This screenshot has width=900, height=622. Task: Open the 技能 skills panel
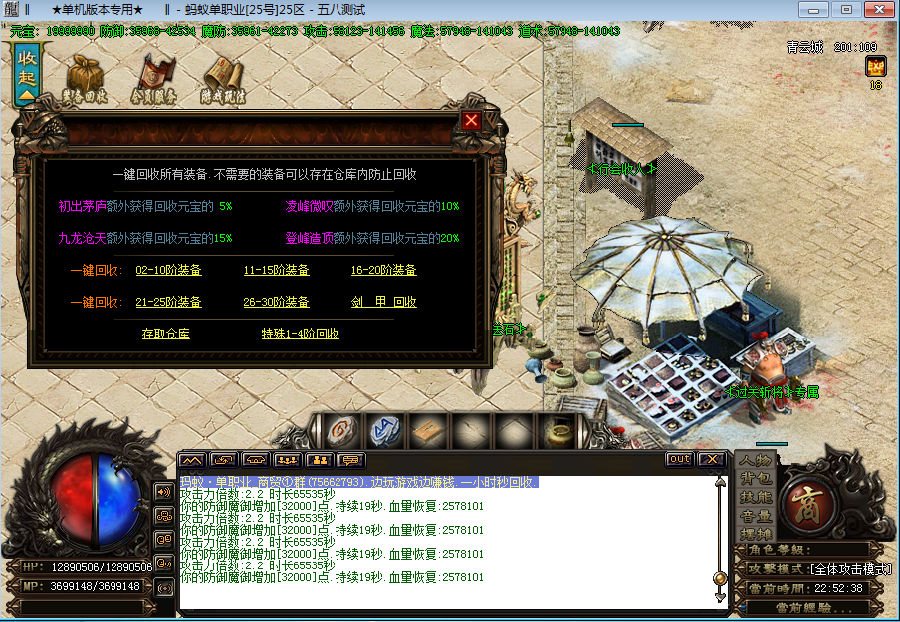click(x=755, y=497)
